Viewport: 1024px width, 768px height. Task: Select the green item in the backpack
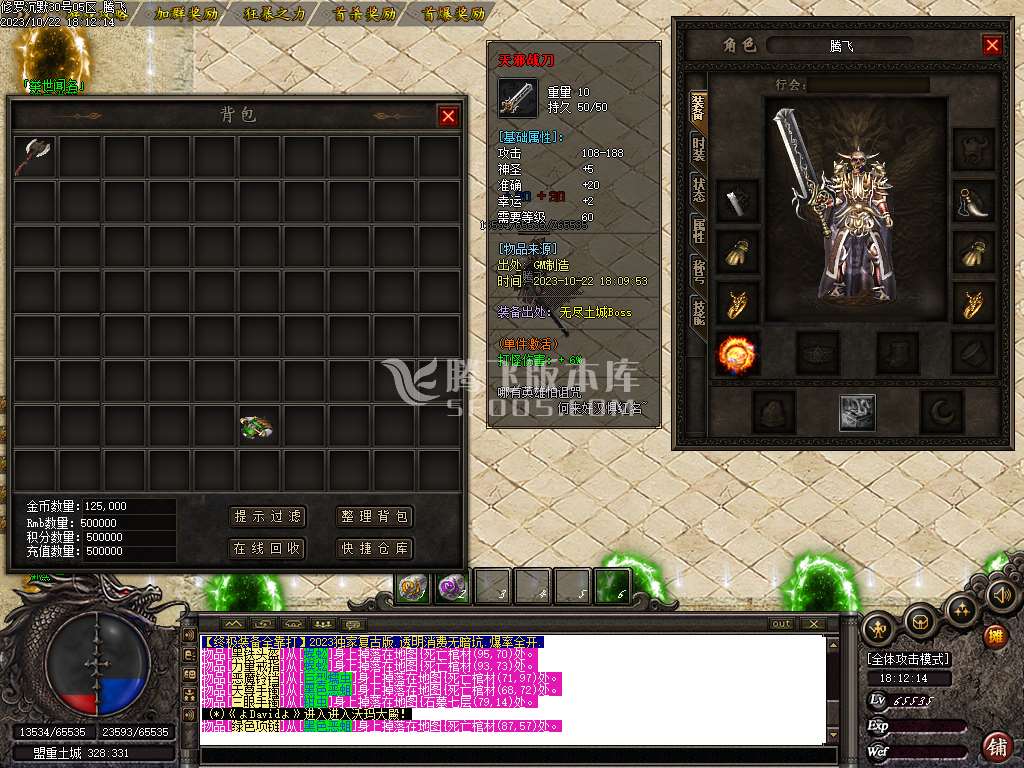point(257,427)
